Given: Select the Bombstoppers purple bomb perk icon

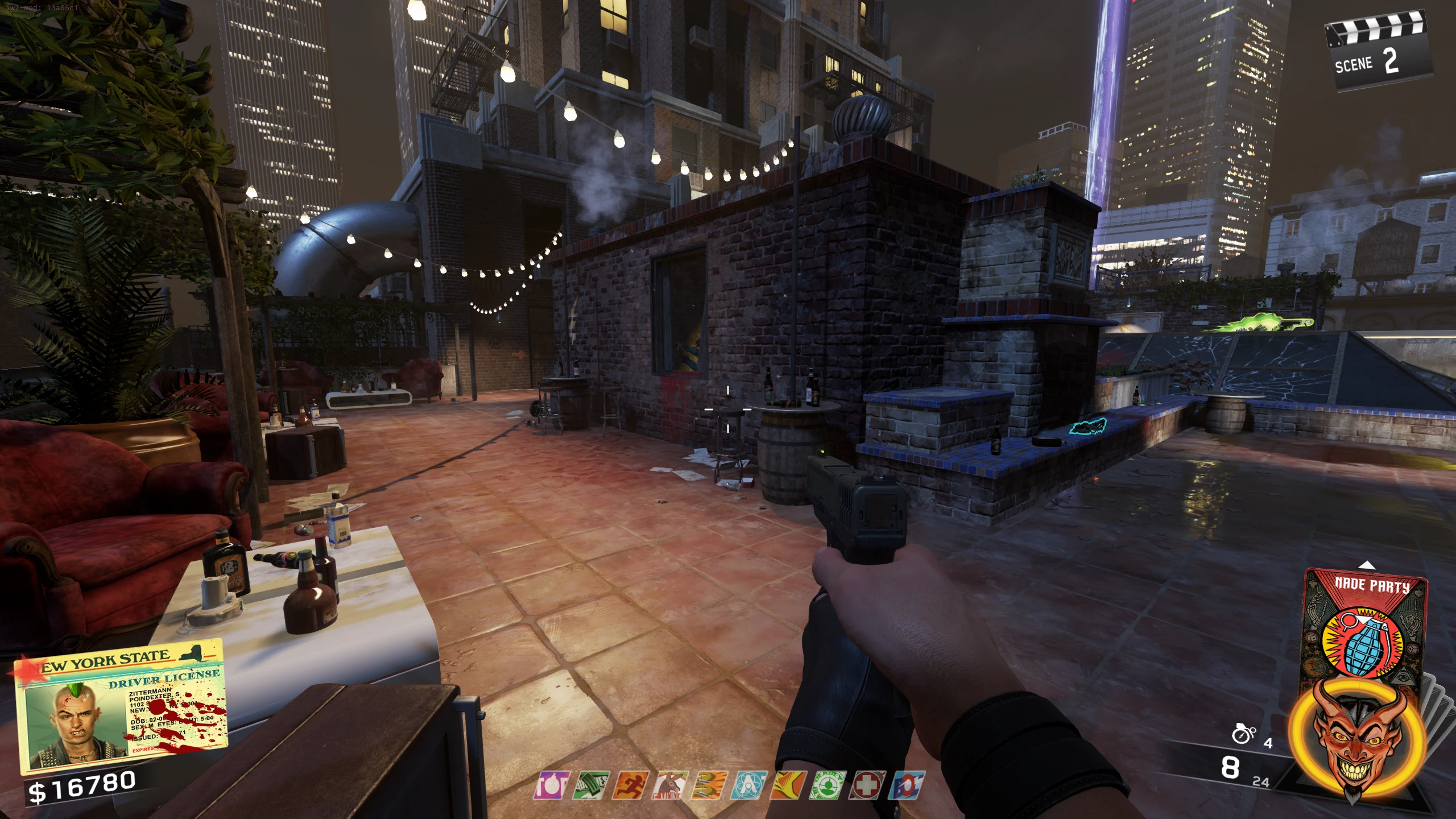Looking at the screenshot, I should tap(552, 785).
